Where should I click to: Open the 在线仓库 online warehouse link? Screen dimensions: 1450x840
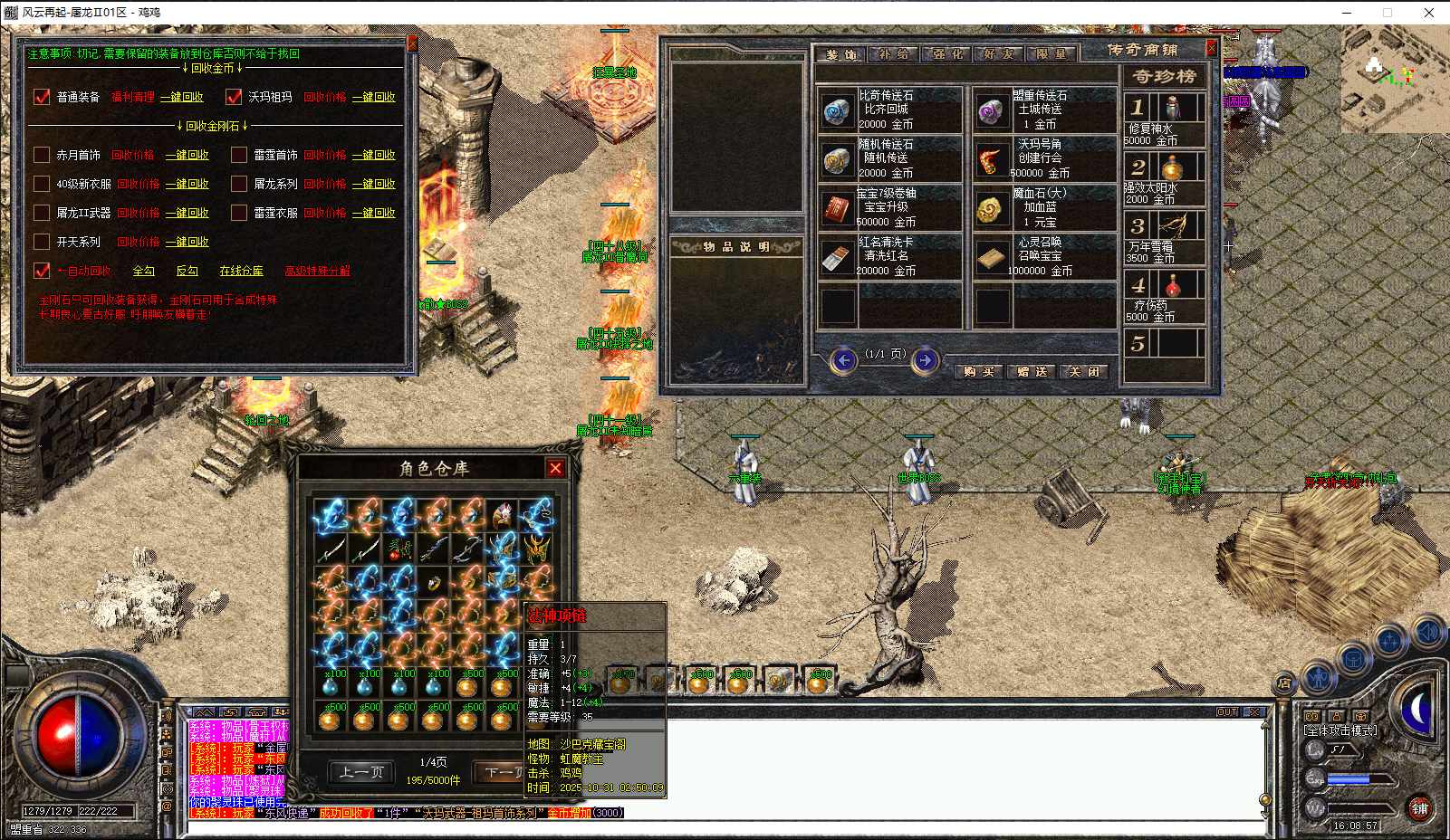coord(241,271)
